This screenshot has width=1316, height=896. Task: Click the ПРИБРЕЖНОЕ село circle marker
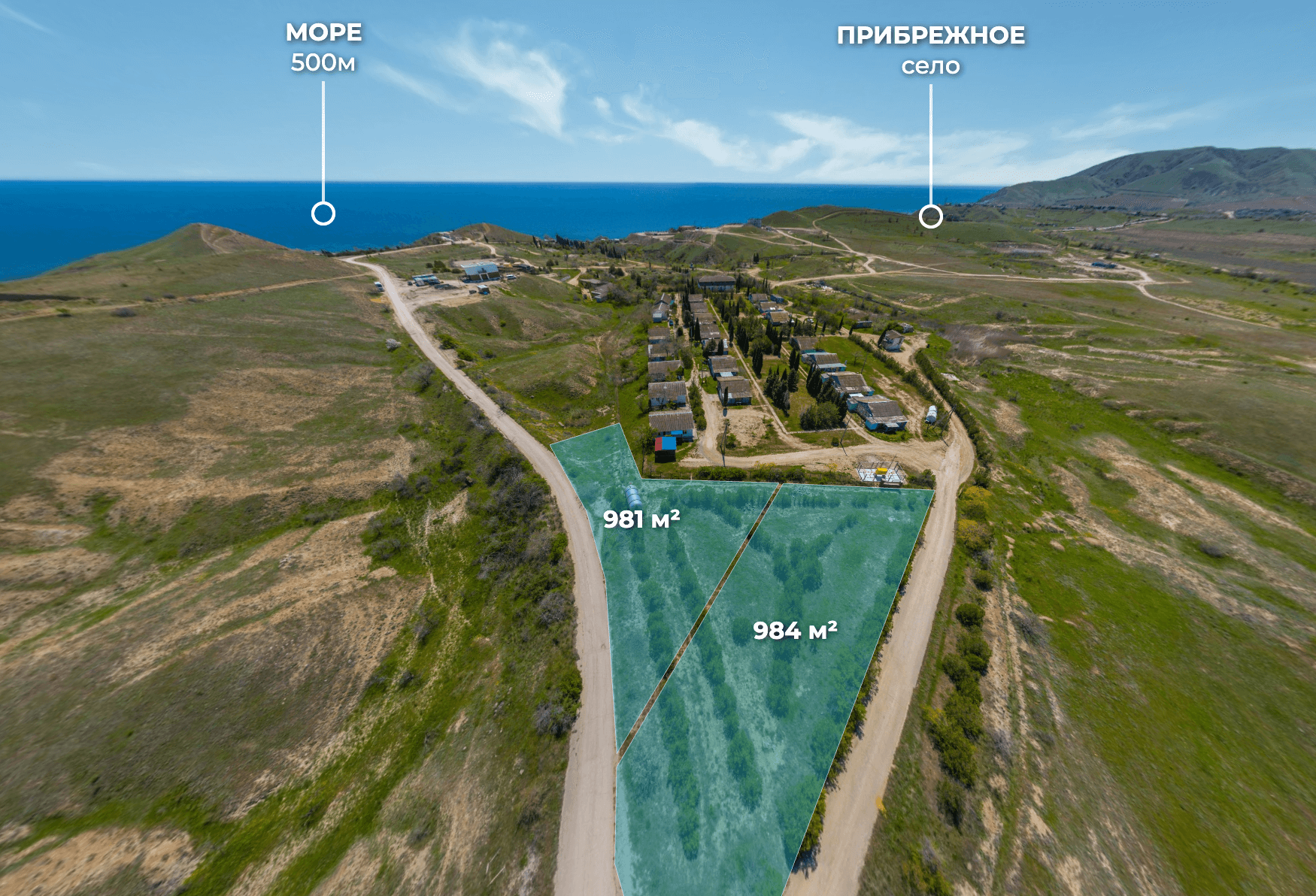931,216
